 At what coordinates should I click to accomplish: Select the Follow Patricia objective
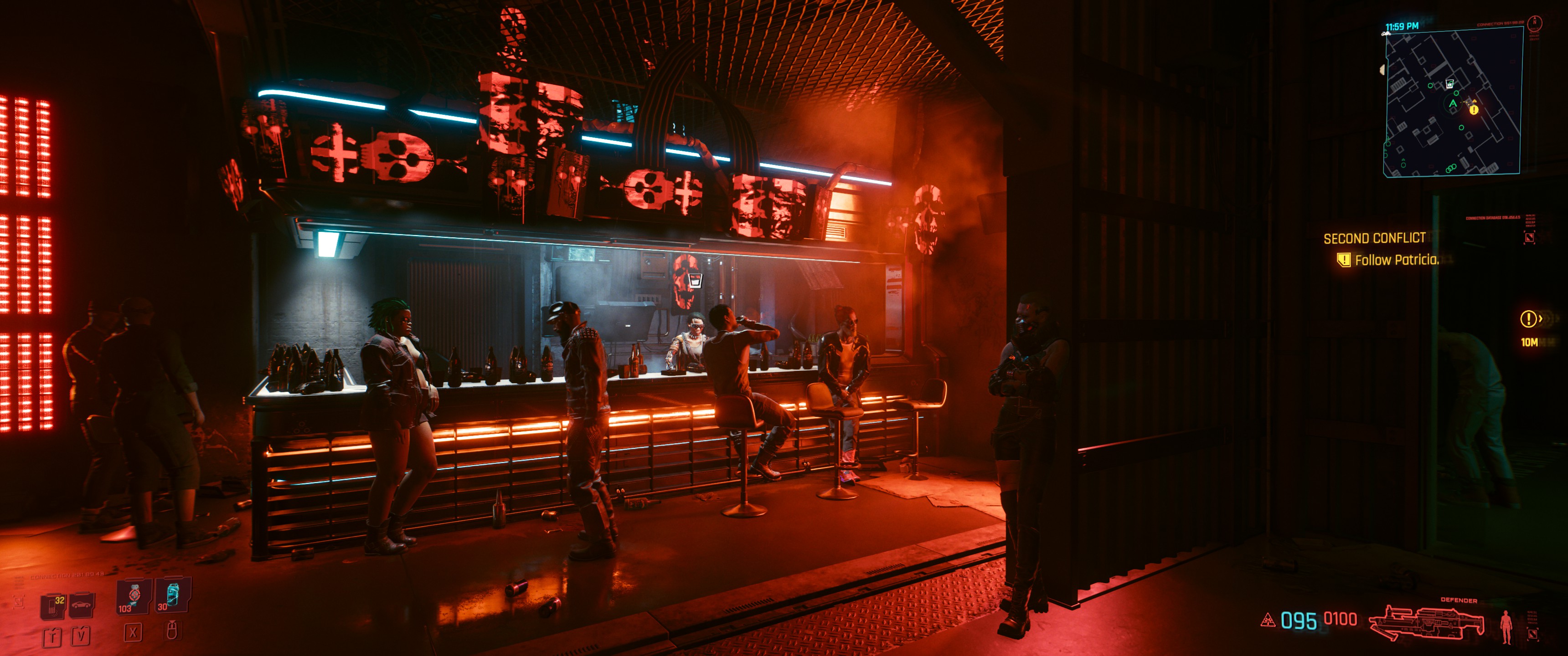[1396, 260]
